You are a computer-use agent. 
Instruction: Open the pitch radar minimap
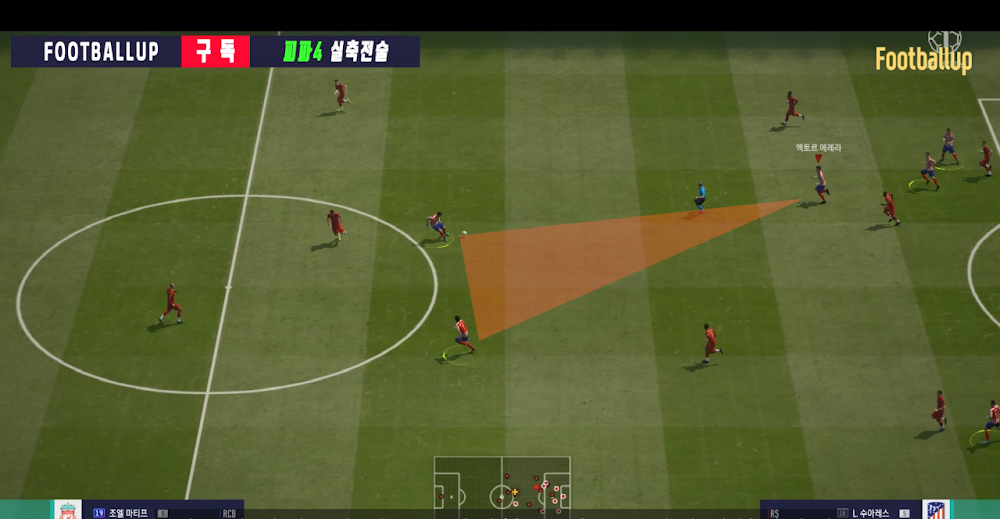point(502,488)
